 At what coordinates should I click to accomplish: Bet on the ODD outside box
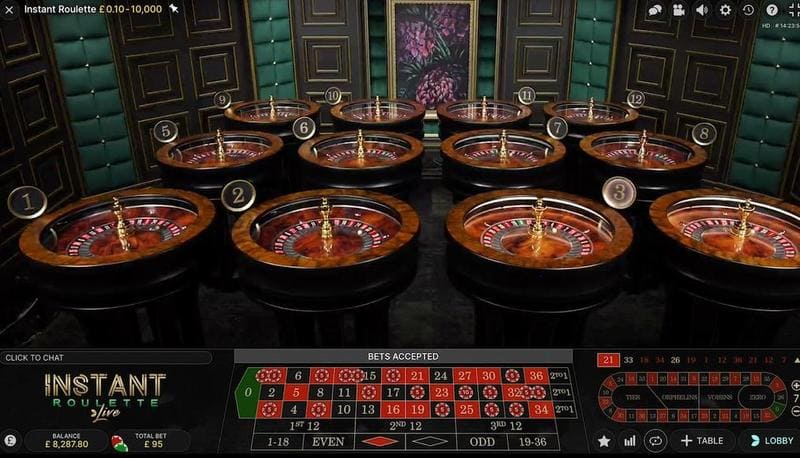[483, 441]
